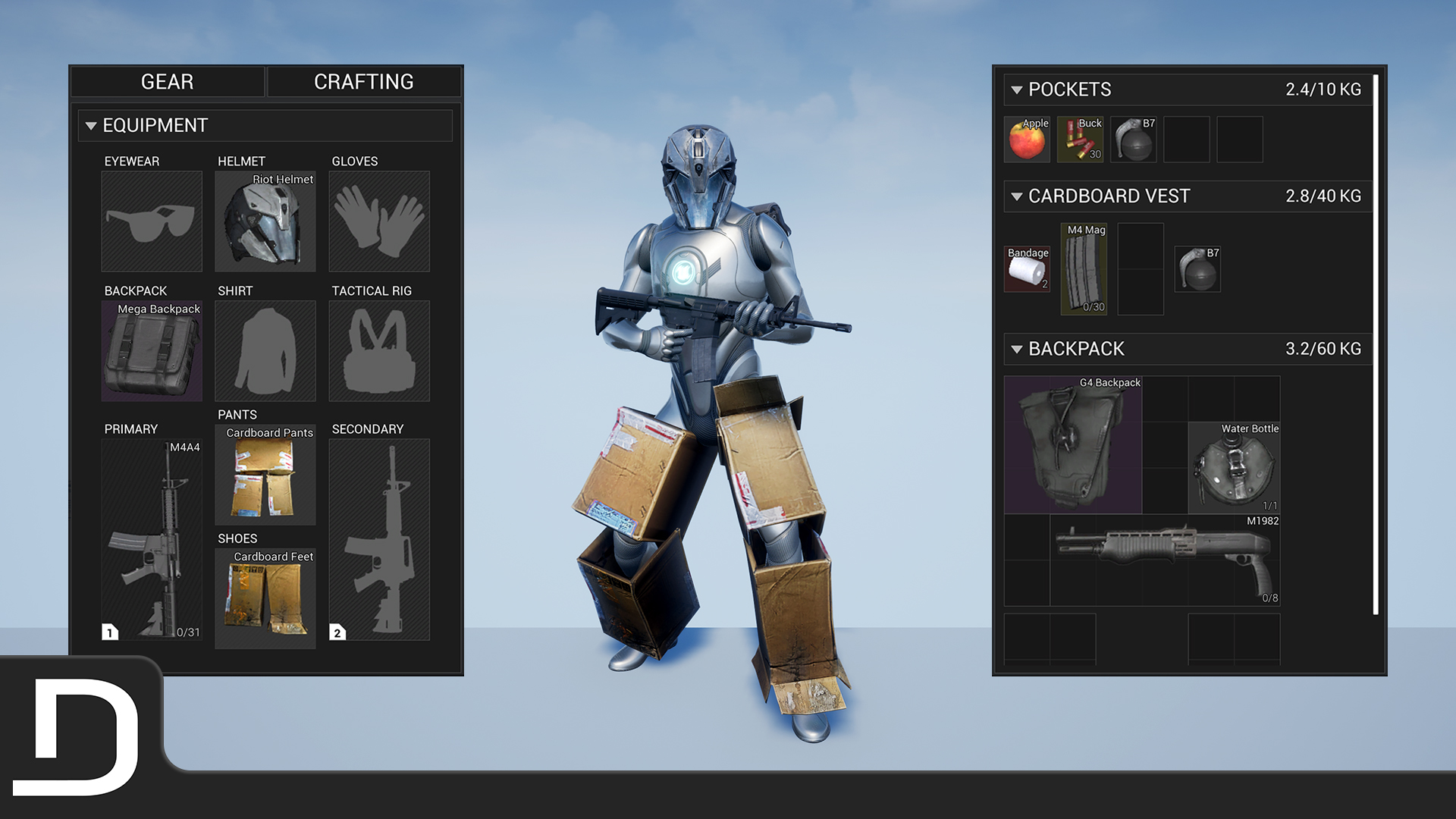Viewport: 1456px width, 819px height.
Task: Click the B7 grenade in Cardboard Vest
Action: point(1197,269)
